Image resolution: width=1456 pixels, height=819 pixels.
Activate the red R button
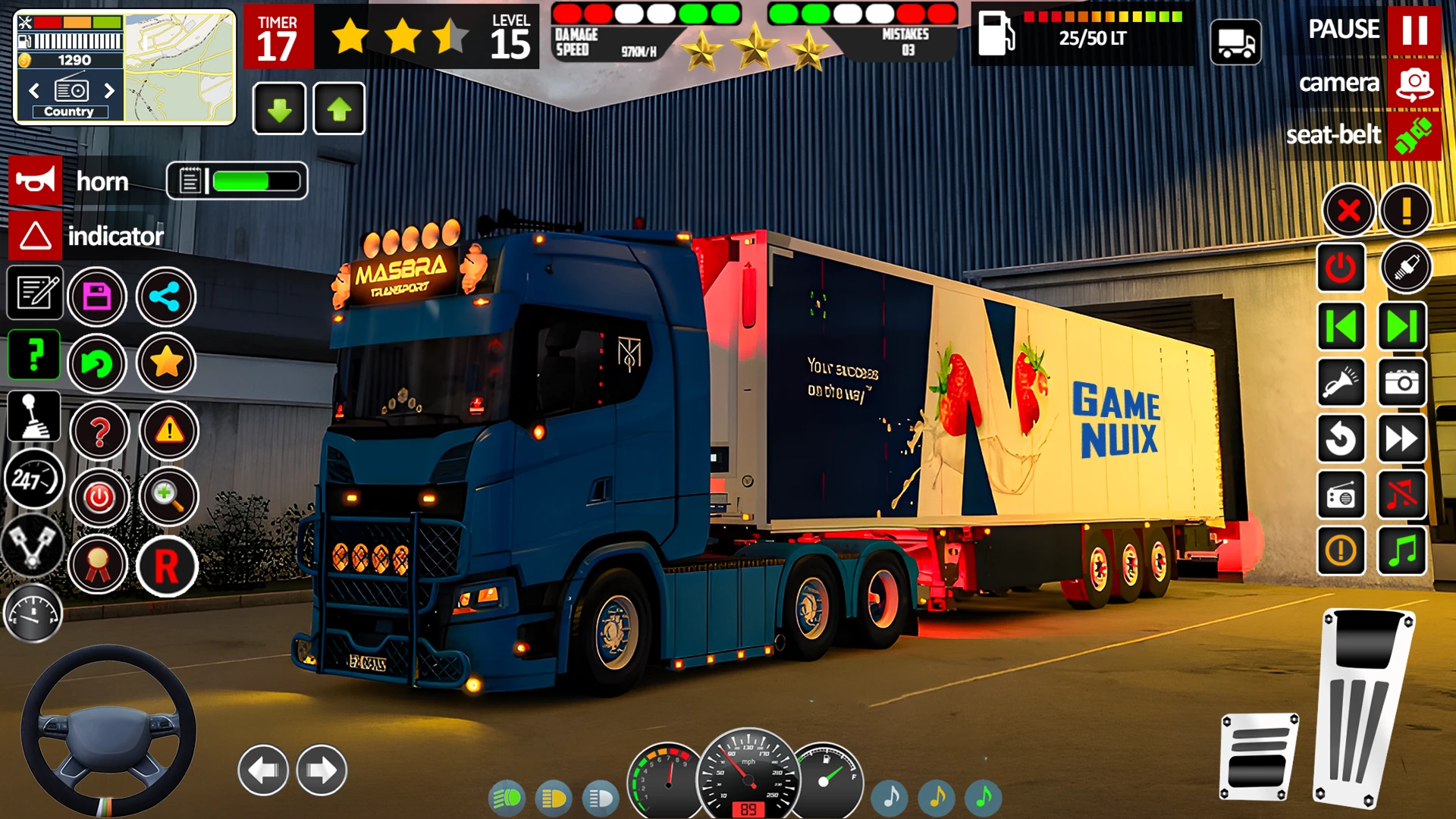click(167, 566)
